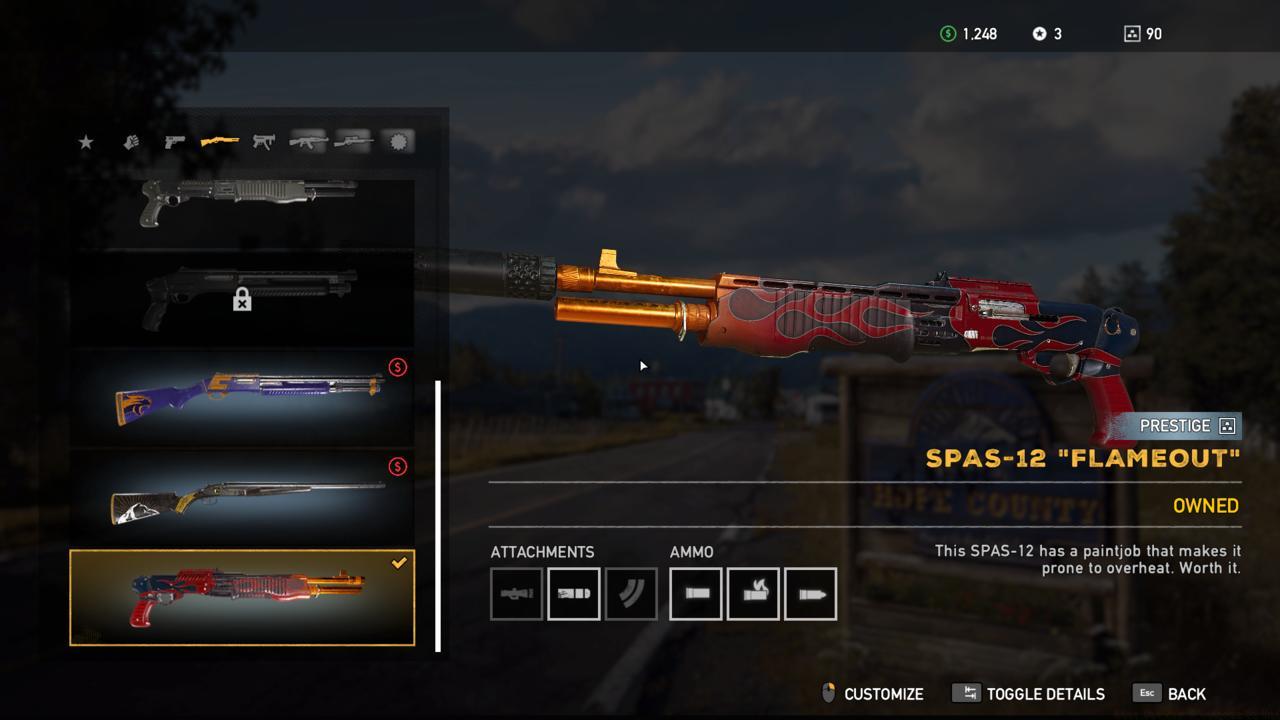Viewport: 1280px width, 720px height.
Task: Open the sidearms category tab
Action: tap(175, 141)
